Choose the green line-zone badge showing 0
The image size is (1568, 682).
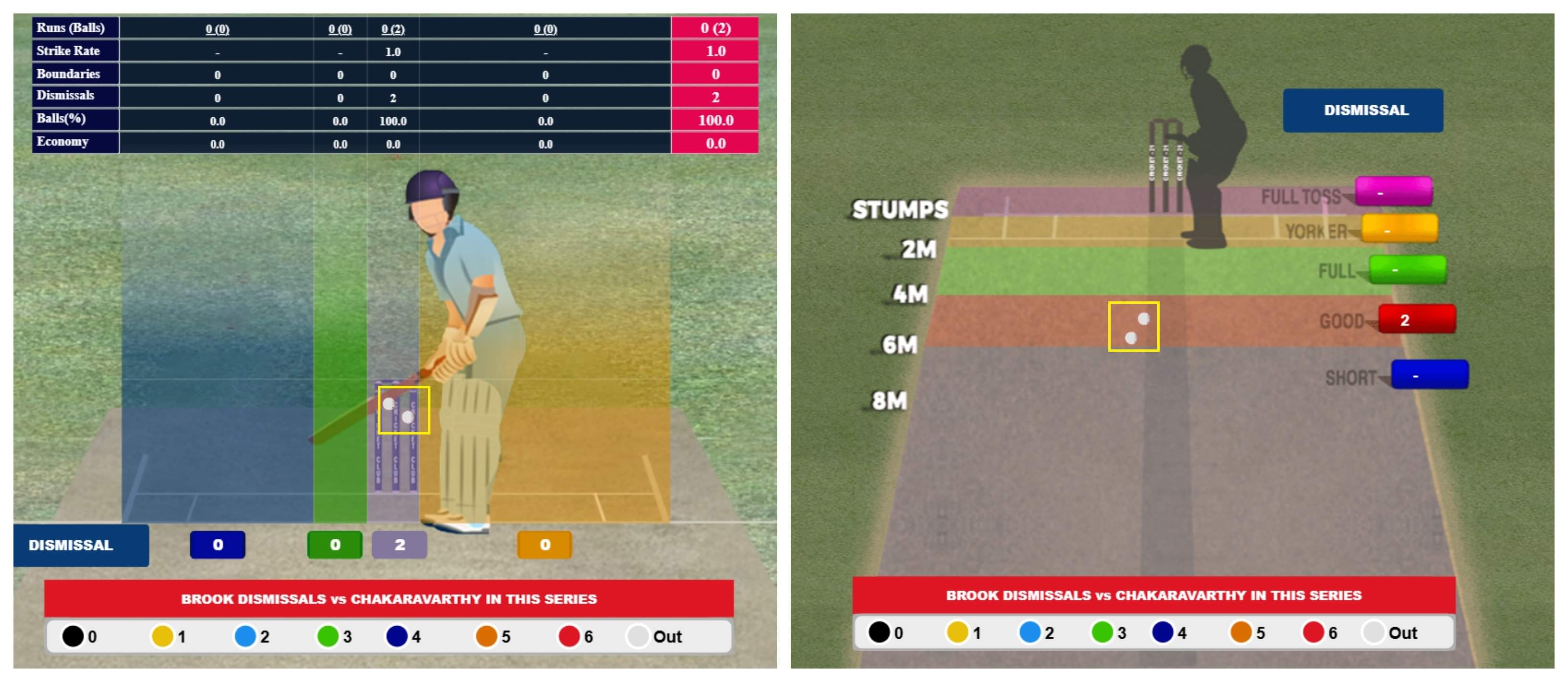335,545
